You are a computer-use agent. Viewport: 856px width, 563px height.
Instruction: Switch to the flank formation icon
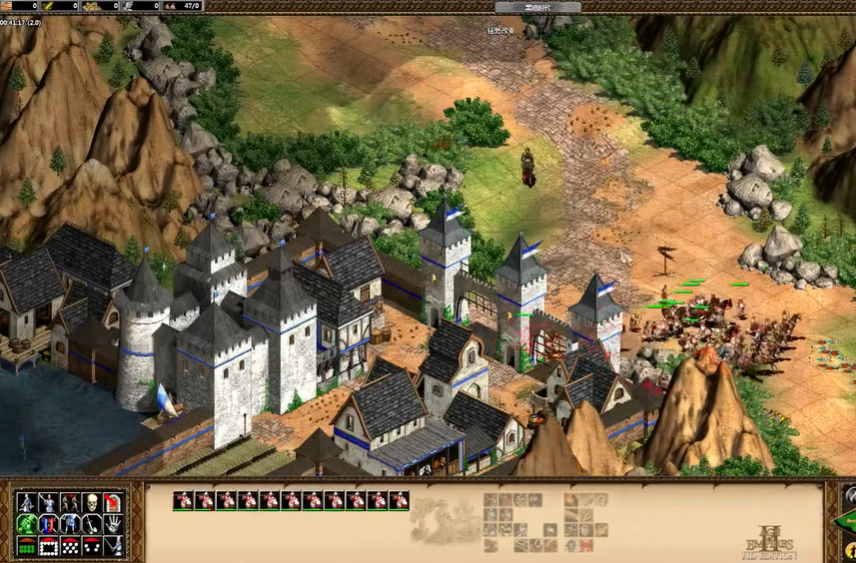91,546
